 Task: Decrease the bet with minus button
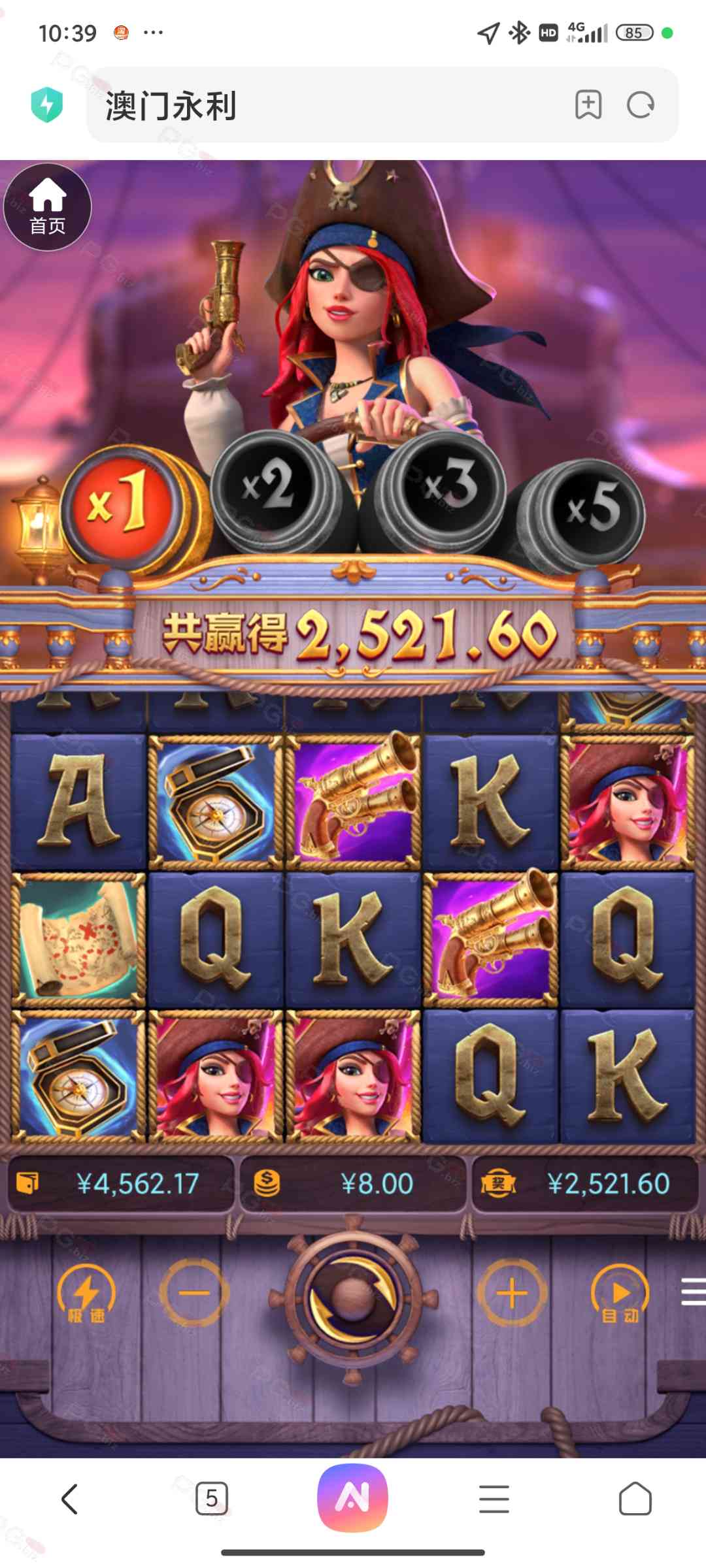click(x=194, y=1293)
